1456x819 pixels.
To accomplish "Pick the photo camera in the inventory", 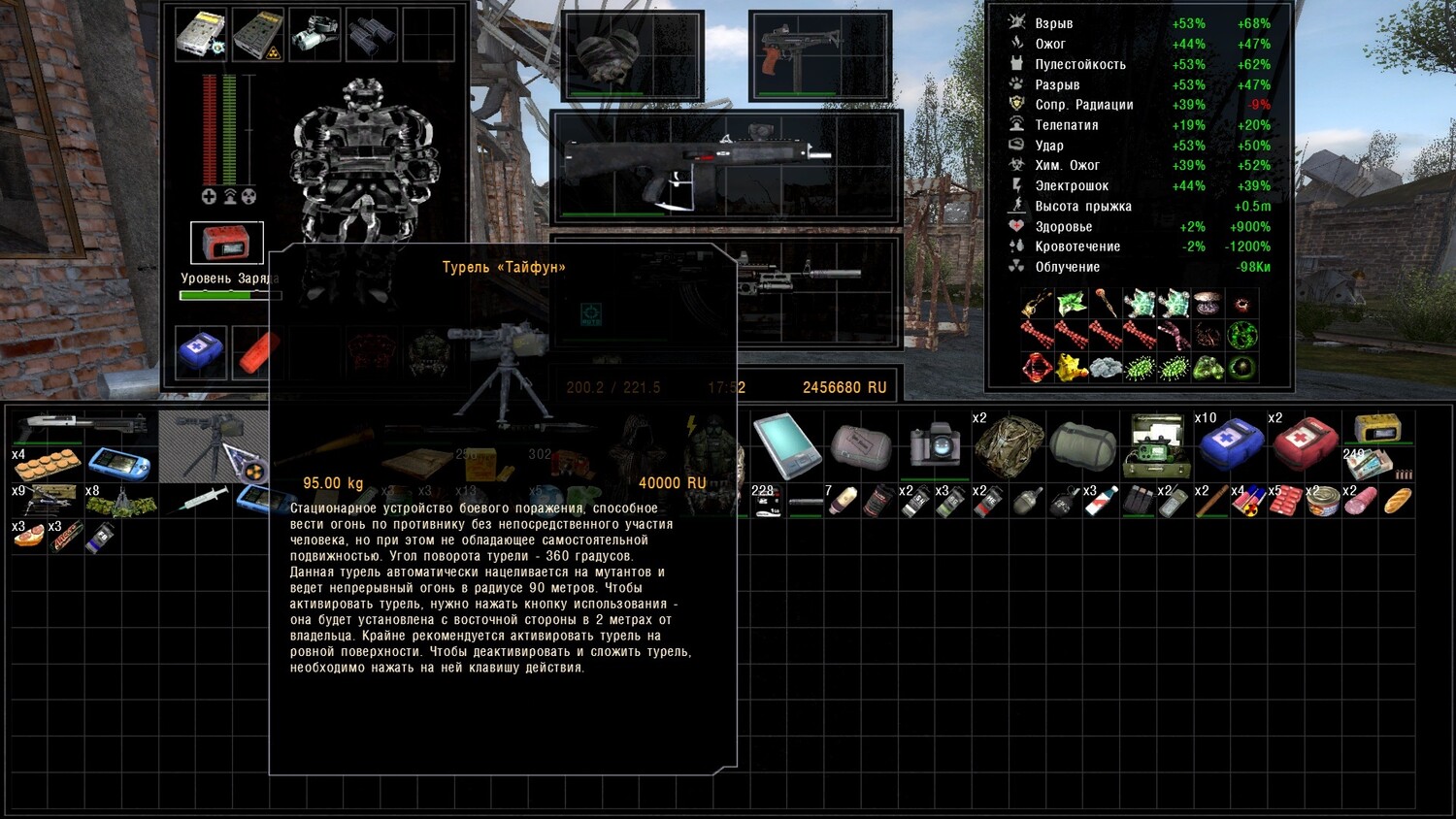I will 934,445.
